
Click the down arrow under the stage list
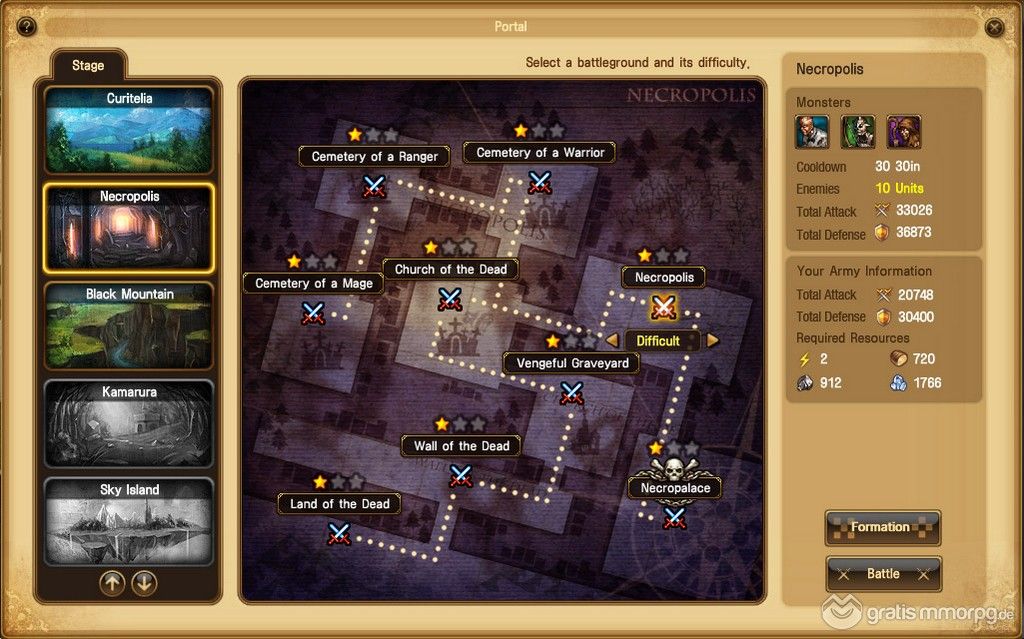click(x=145, y=582)
